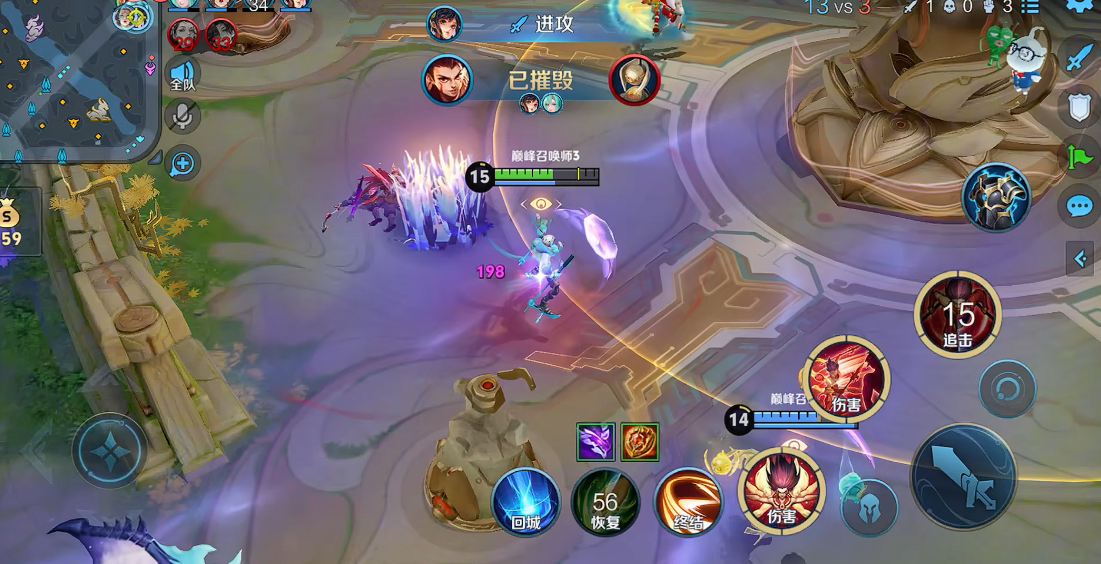The image size is (1101, 564).
Task: Send the green flag rally signal
Action: (1078, 158)
